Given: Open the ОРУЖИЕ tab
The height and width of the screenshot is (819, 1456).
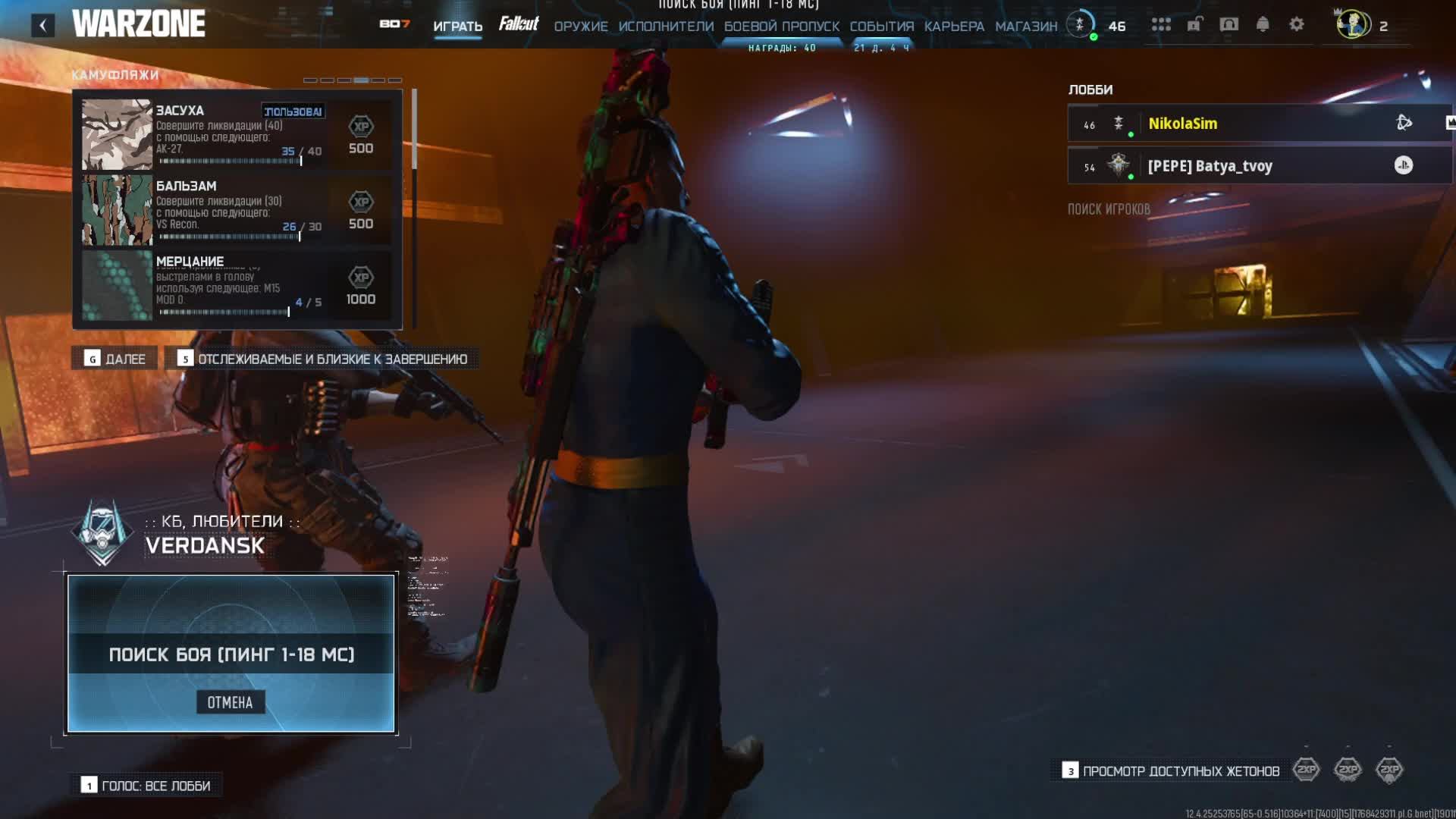Looking at the screenshot, I should tap(581, 26).
